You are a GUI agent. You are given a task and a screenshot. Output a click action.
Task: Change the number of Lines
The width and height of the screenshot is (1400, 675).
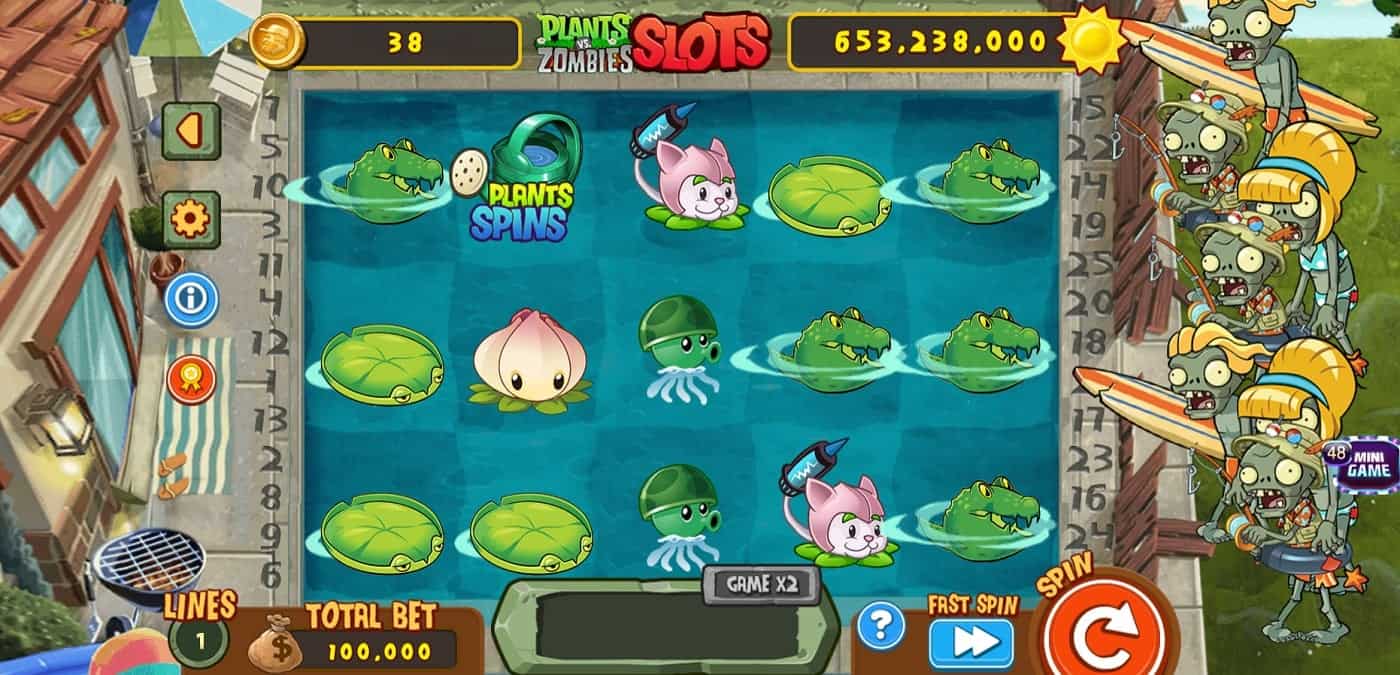[198, 640]
